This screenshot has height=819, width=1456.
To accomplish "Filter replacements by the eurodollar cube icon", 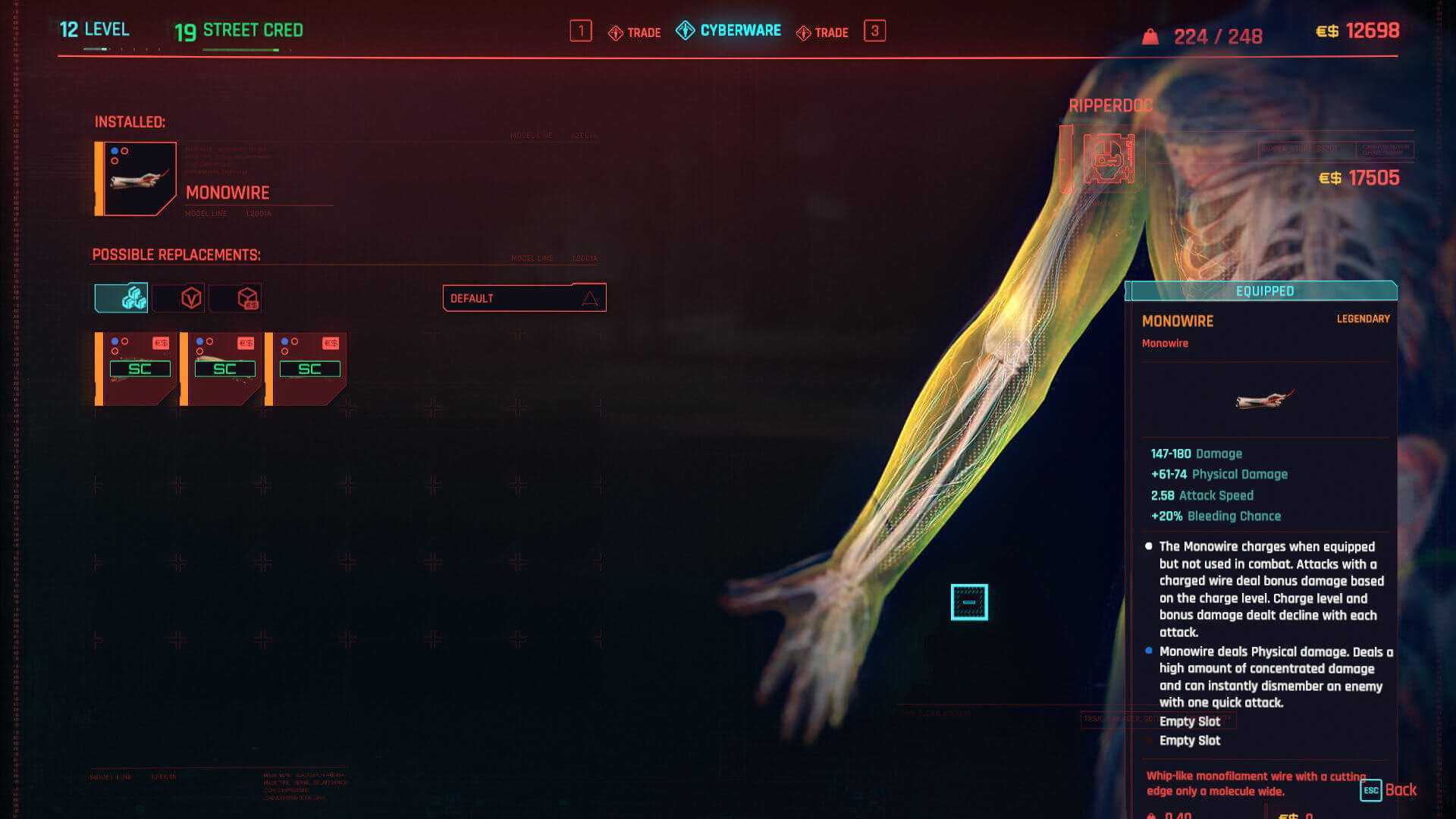I will click(237, 298).
